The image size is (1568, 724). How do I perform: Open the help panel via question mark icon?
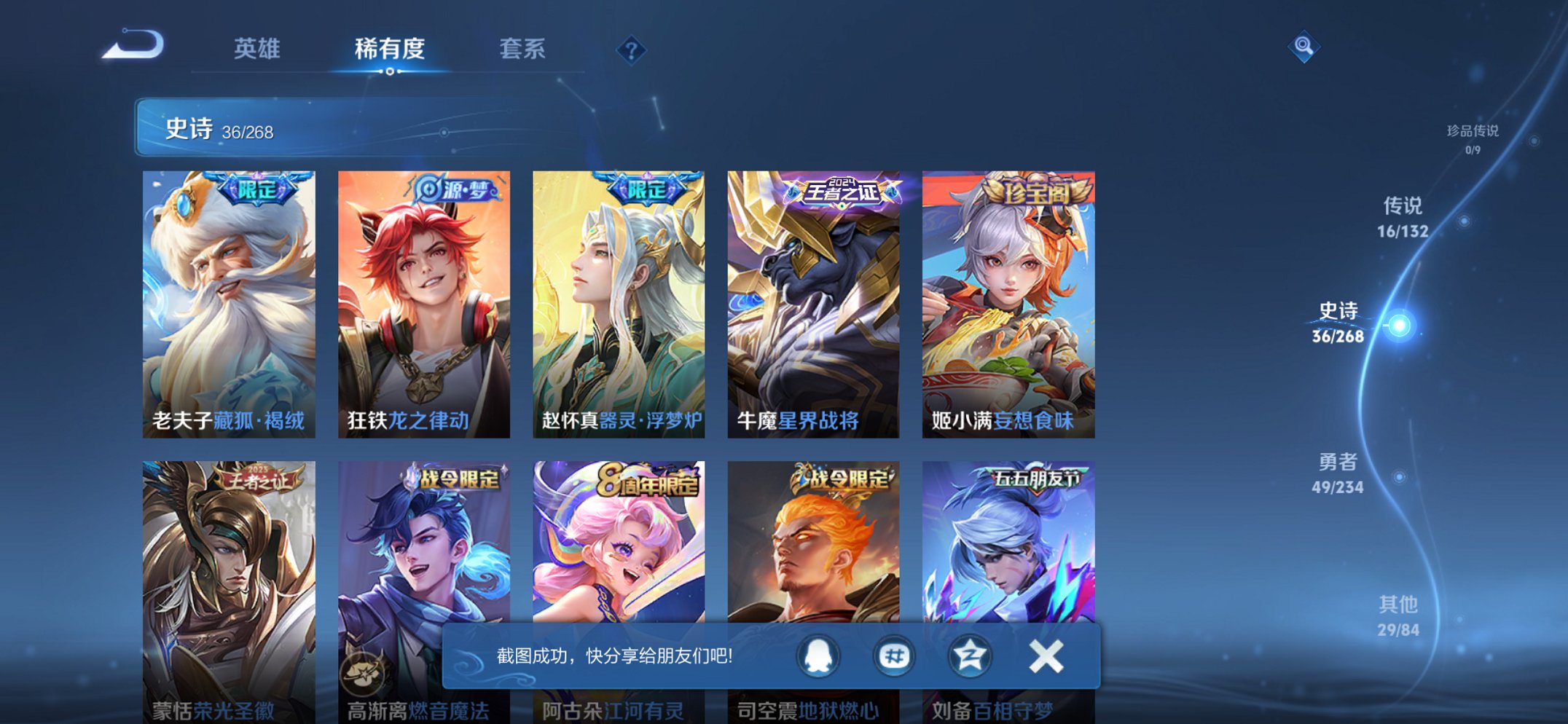click(632, 51)
